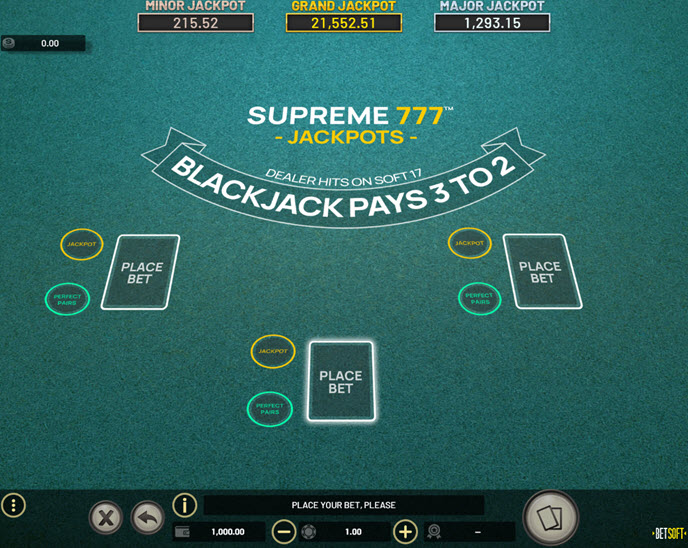Place a bet on the right hand
The image size is (688, 548).
(x=541, y=272)
